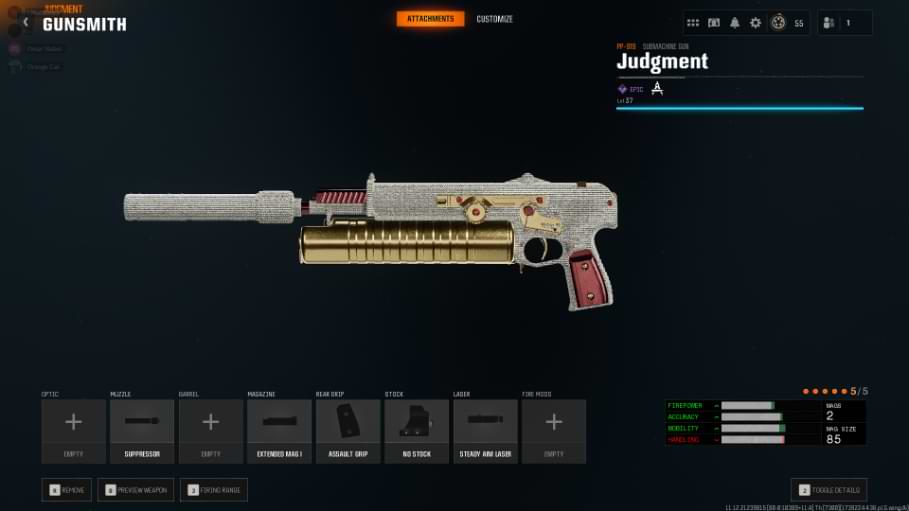This screenshot has height=511, width=909.
Task: Open Preview Weapon
Action: (135, 490)
